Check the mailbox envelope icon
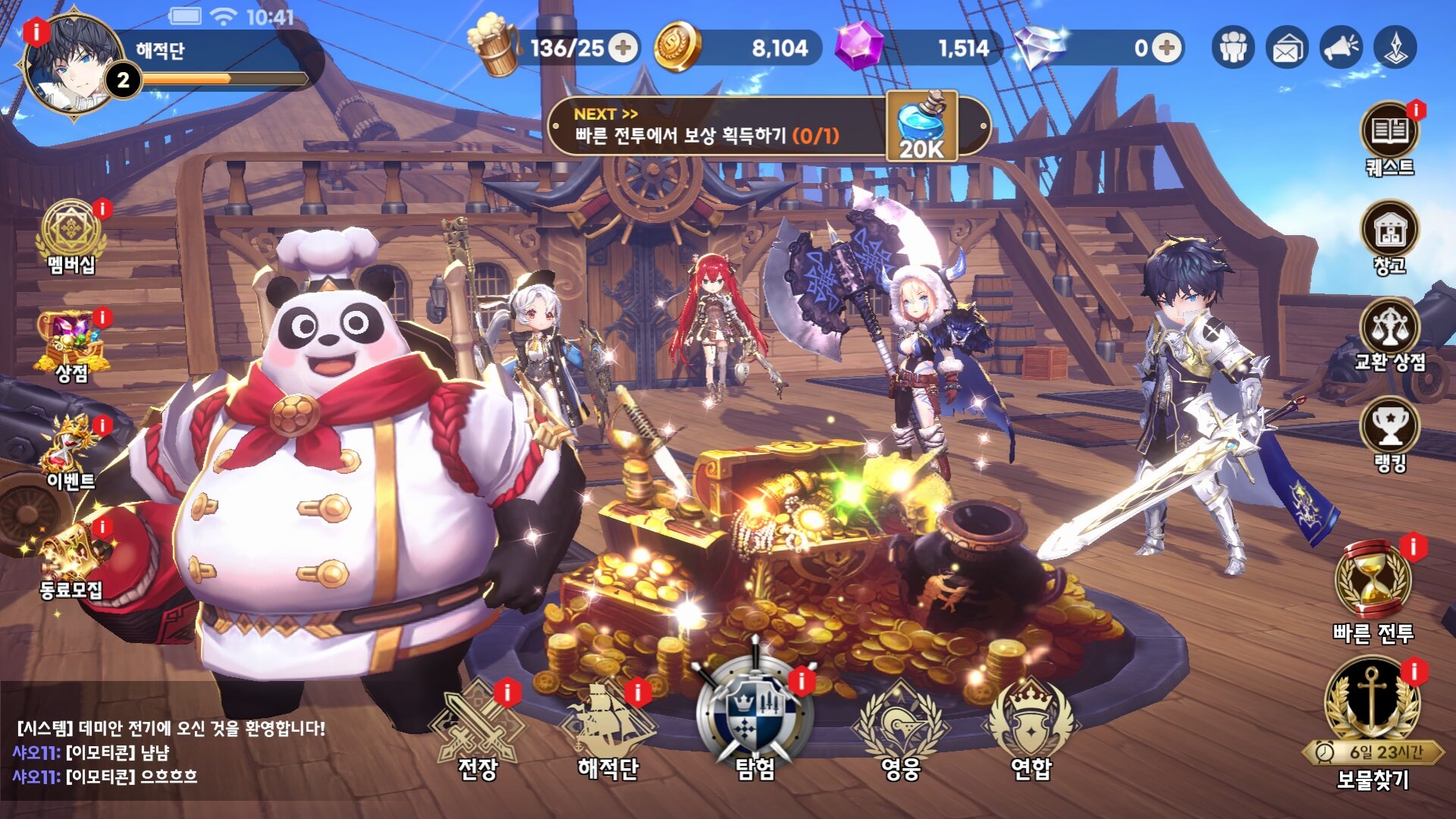The image size is (1456, 819). [1287, 49]
